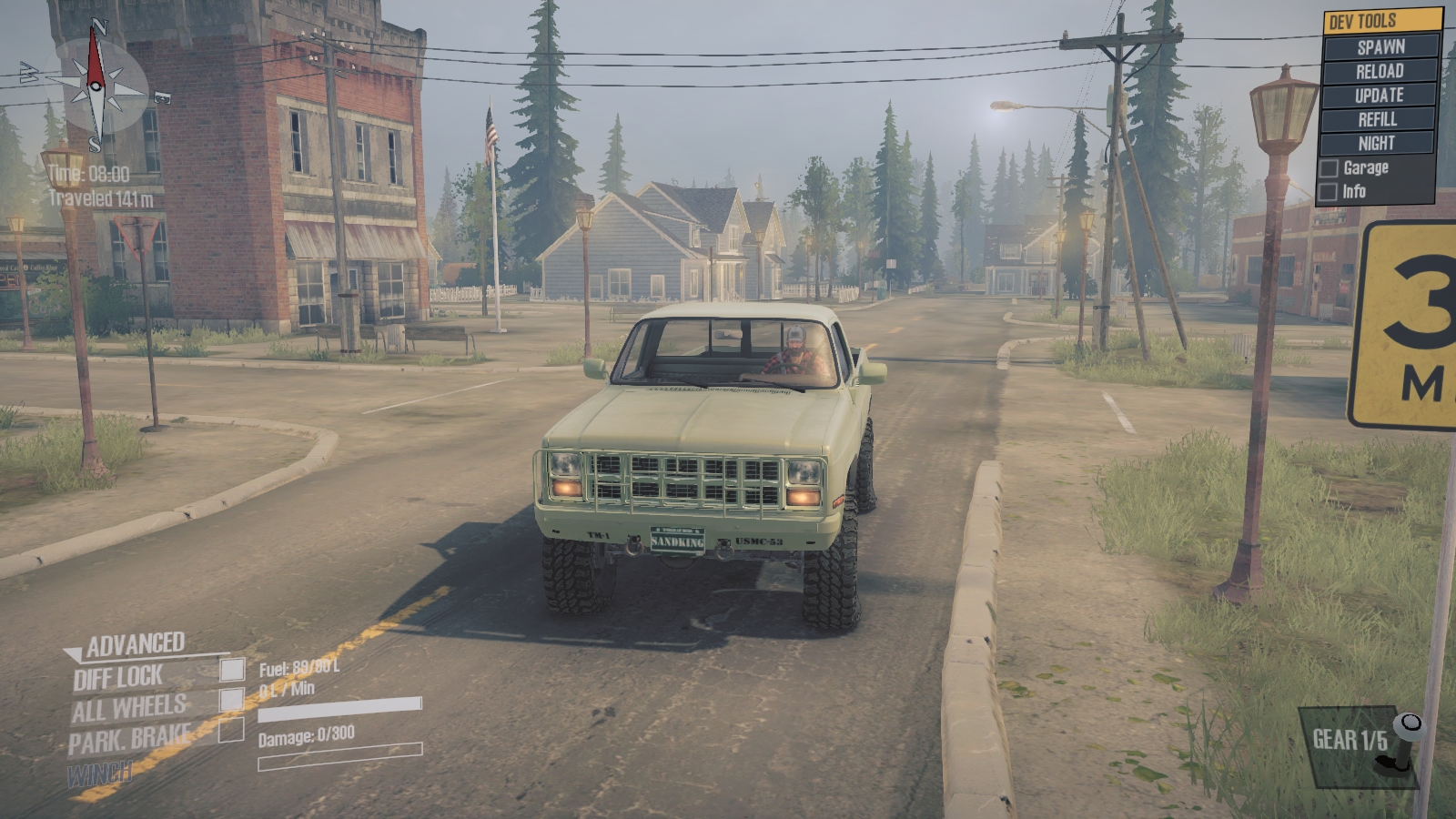Screen dimensions: 1456x819
Task: Click the compass in the corner
Action: [96, 88]
